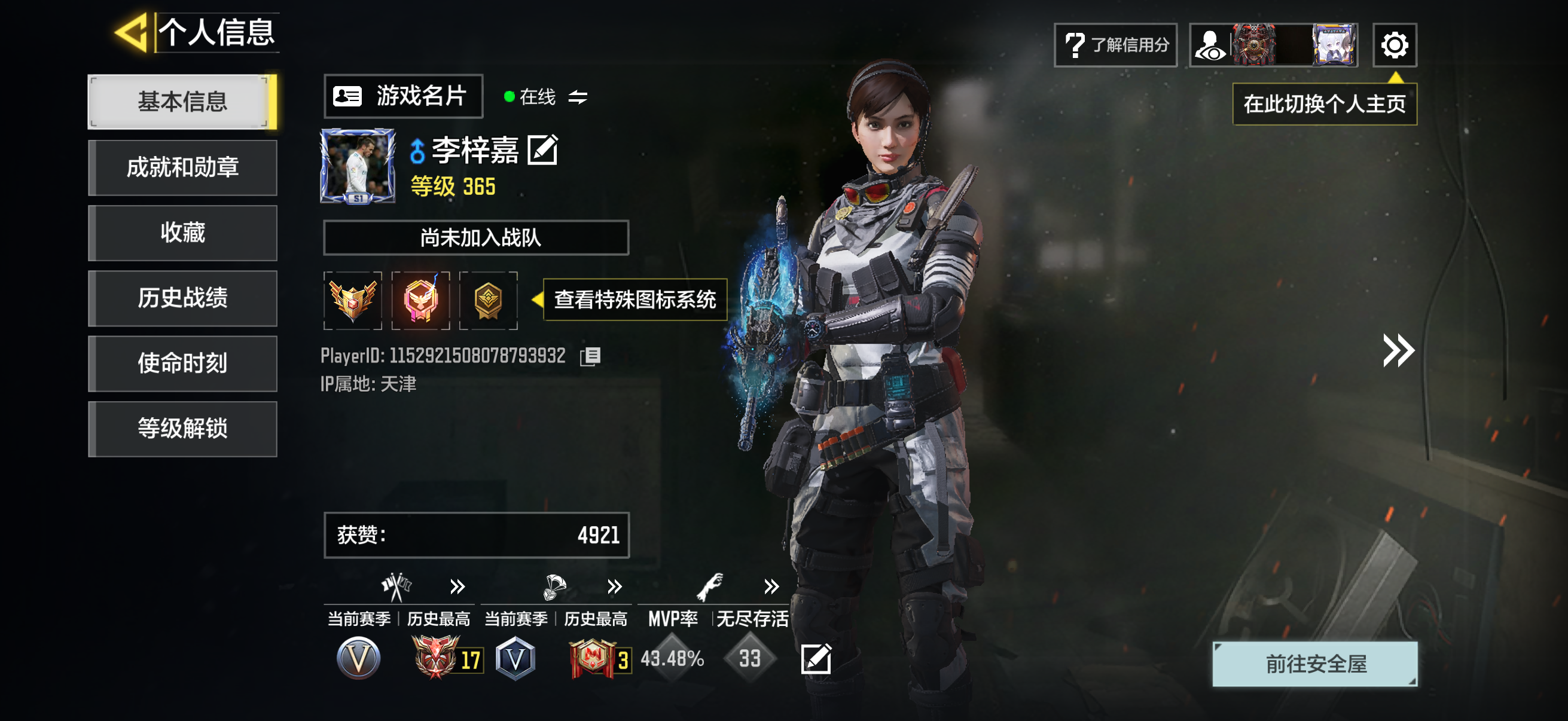This screenshot has width=1568, height=721.
Task: Click the player avatar portrait
Action: click(x=357, y=166)
